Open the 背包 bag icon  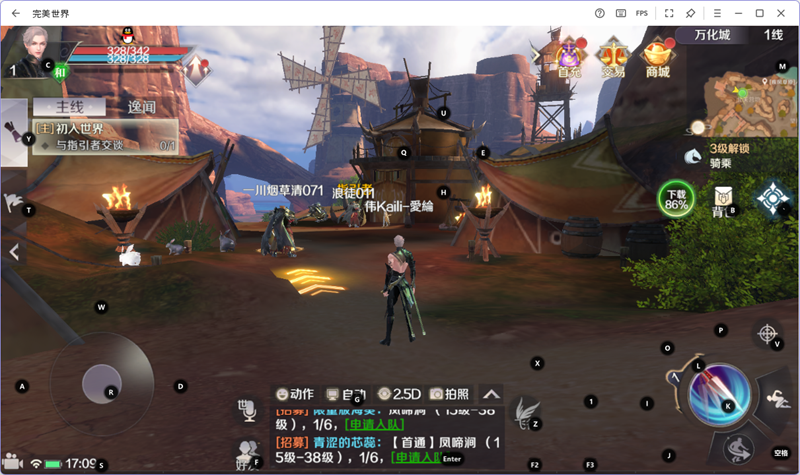722,200
